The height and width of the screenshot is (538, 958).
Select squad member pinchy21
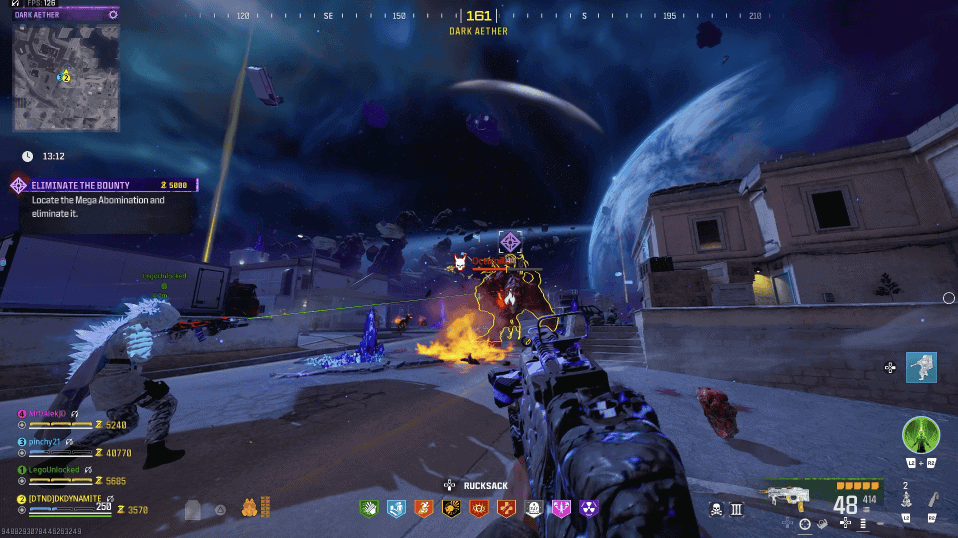pos(46,441)
